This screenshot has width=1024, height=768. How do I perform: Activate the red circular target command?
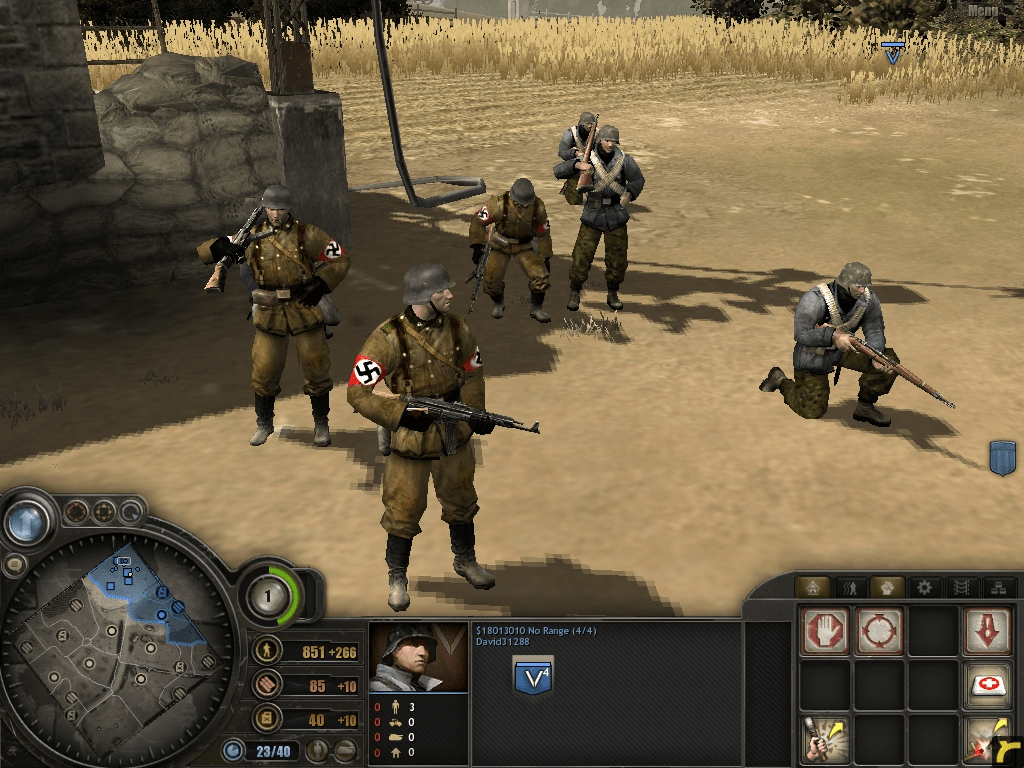point(880,631)
